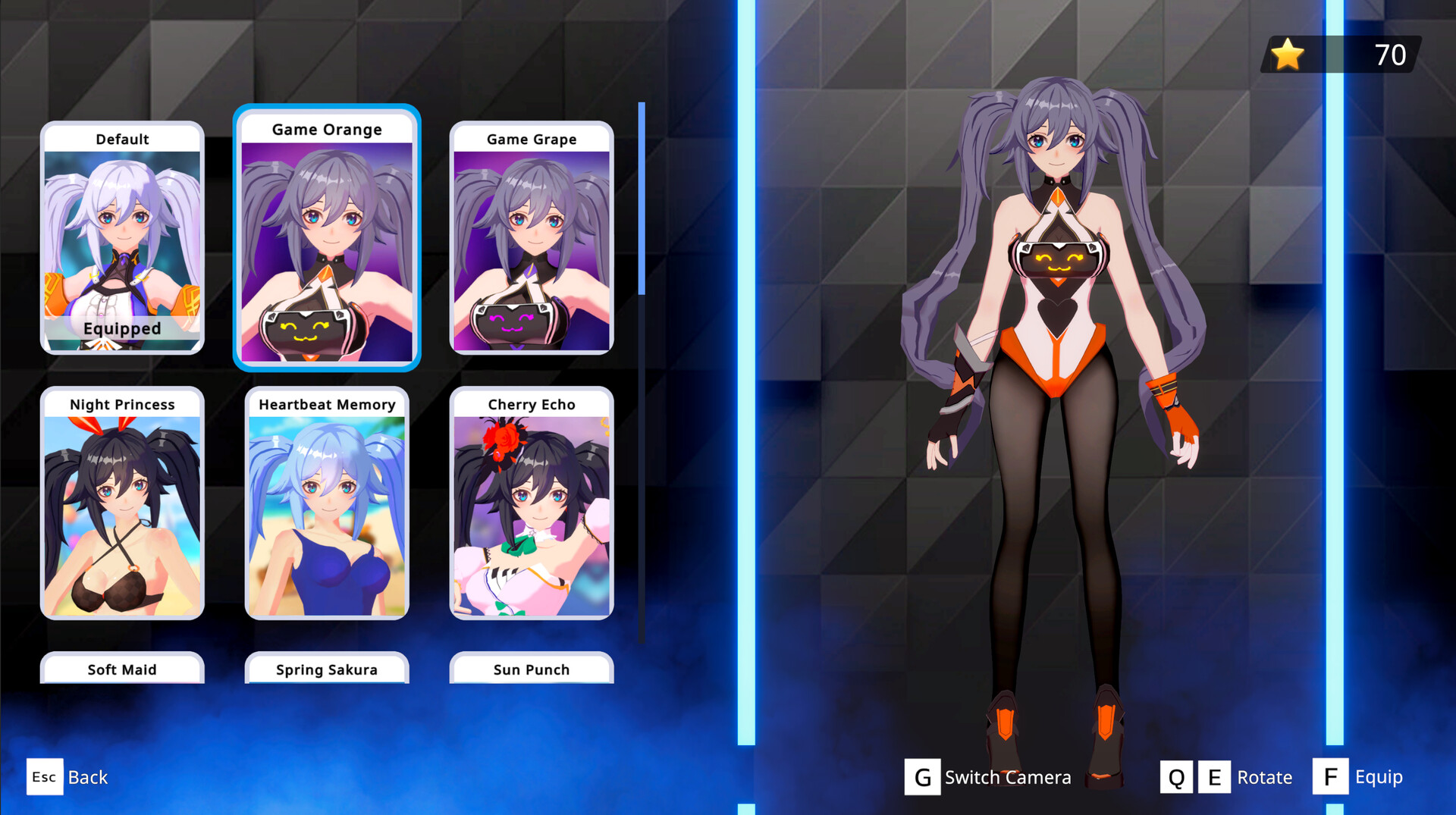Click the Equip action label
1456x815 pixels.
tap(1379, 776)
